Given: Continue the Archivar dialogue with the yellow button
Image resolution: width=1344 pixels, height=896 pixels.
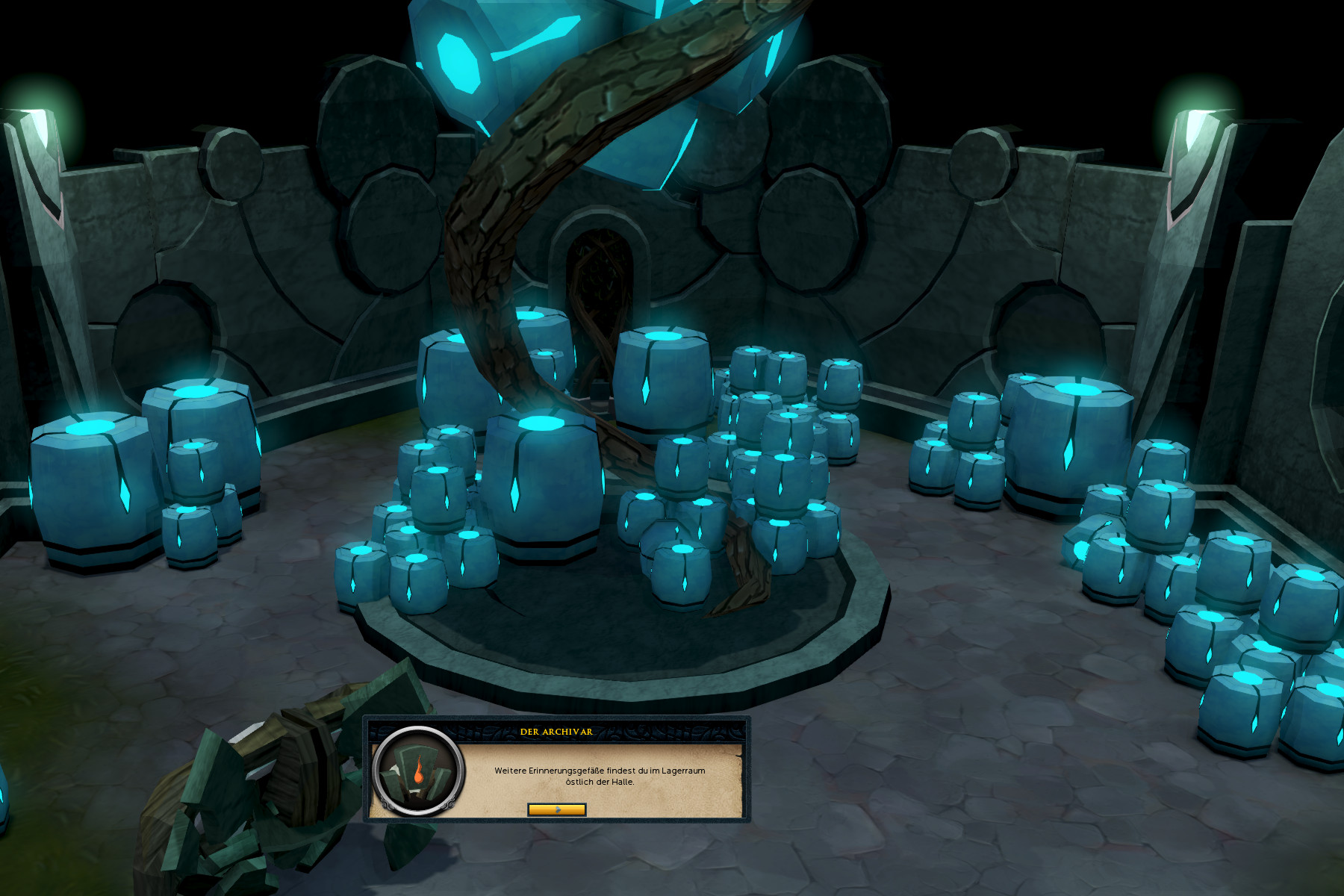Looking at the screenshot, I should (556, 809).
